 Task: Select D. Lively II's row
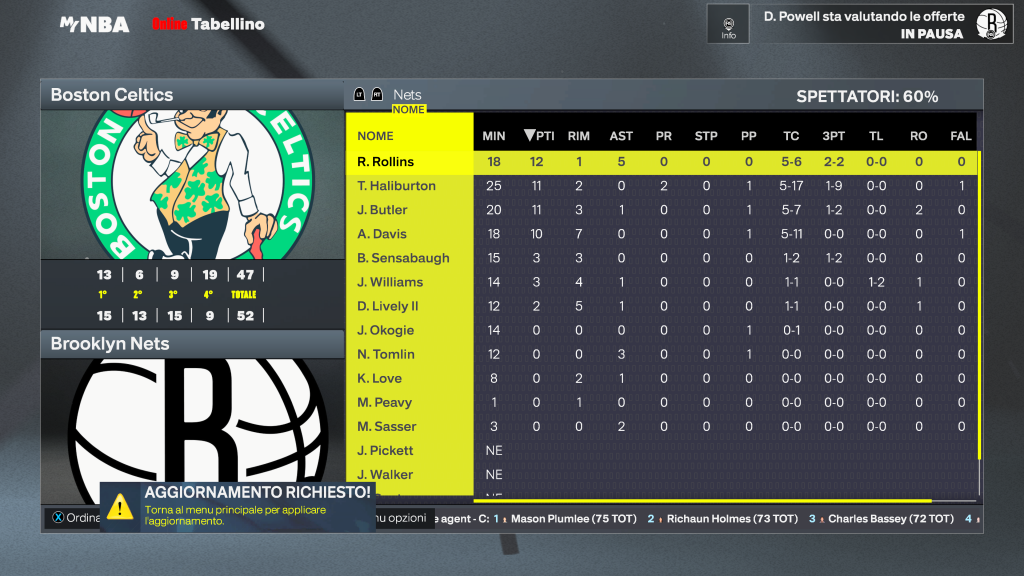click(389, 306)
